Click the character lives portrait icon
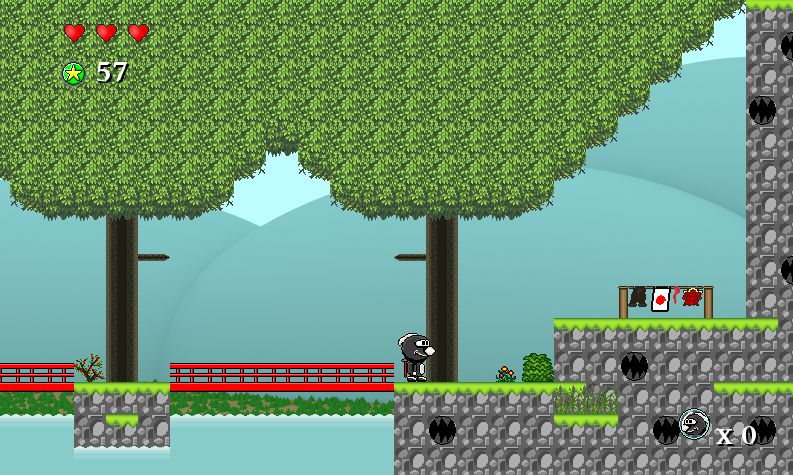This screenshot has height=475, width=793. (693, 425)
